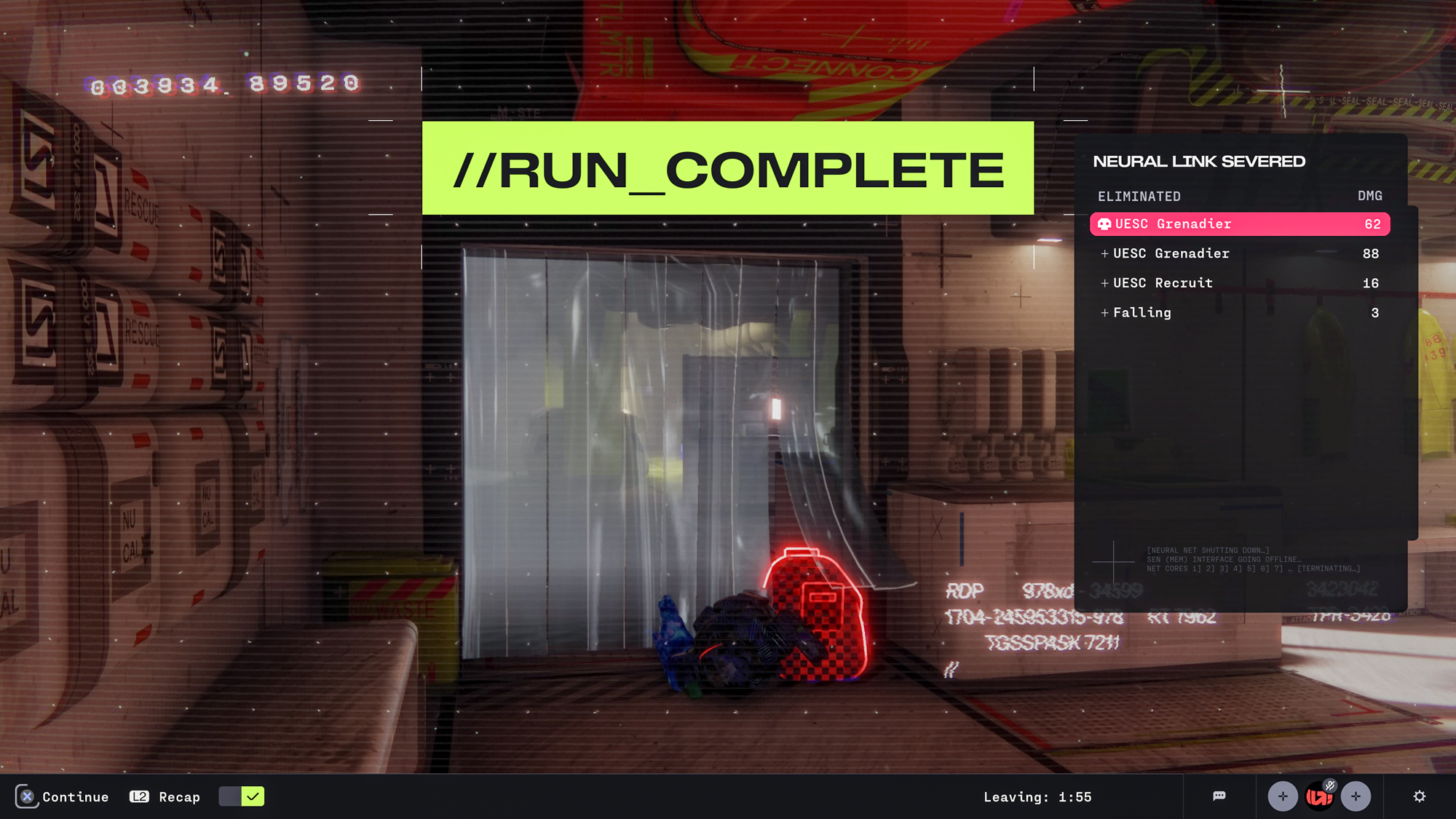Screen dimensions: 1456x819
Task: Click the ELIMINATED column header
Action: (1139, 196)
